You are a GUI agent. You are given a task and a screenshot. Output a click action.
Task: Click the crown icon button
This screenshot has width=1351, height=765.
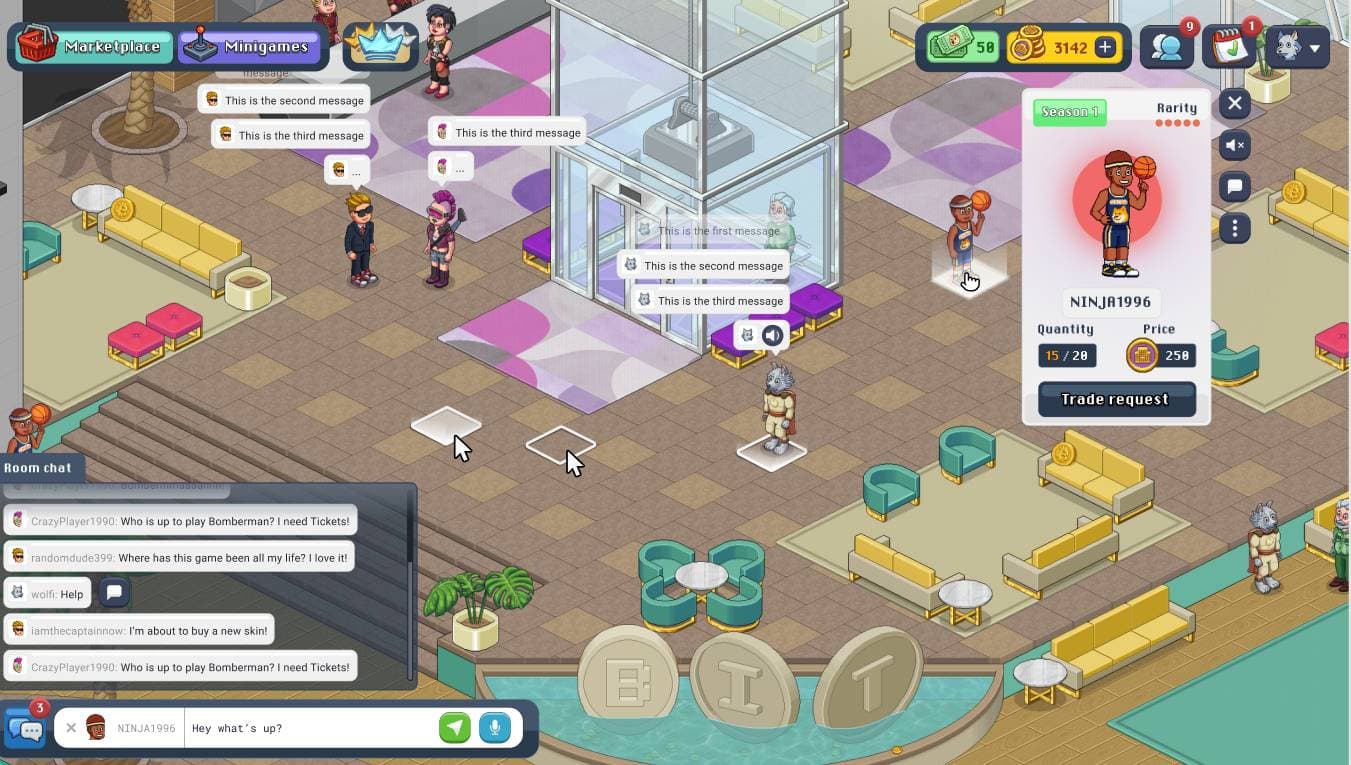point(380,46)
